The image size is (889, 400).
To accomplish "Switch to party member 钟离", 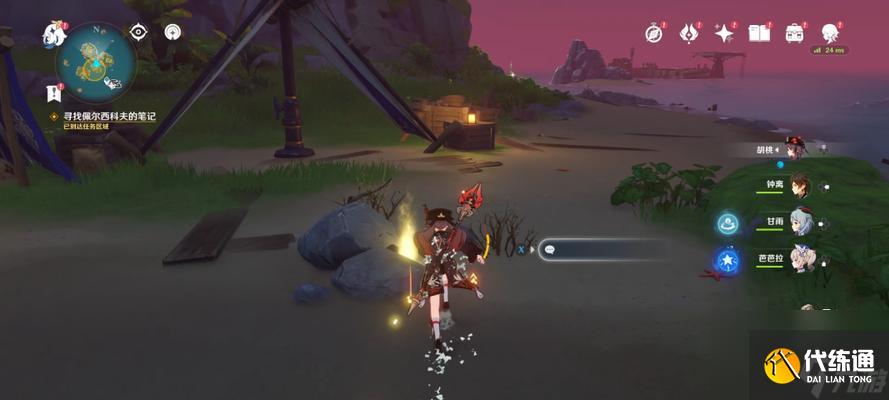I will tap(798, 186).
